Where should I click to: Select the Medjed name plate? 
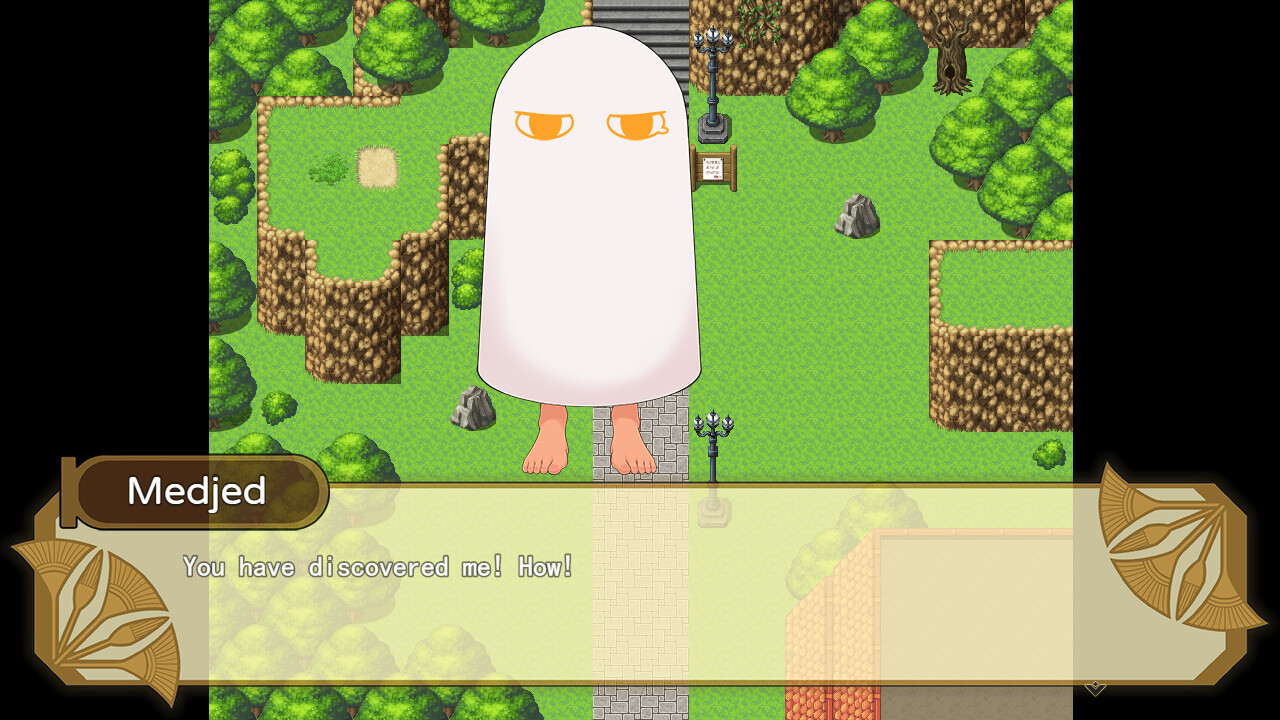point(196,491)
